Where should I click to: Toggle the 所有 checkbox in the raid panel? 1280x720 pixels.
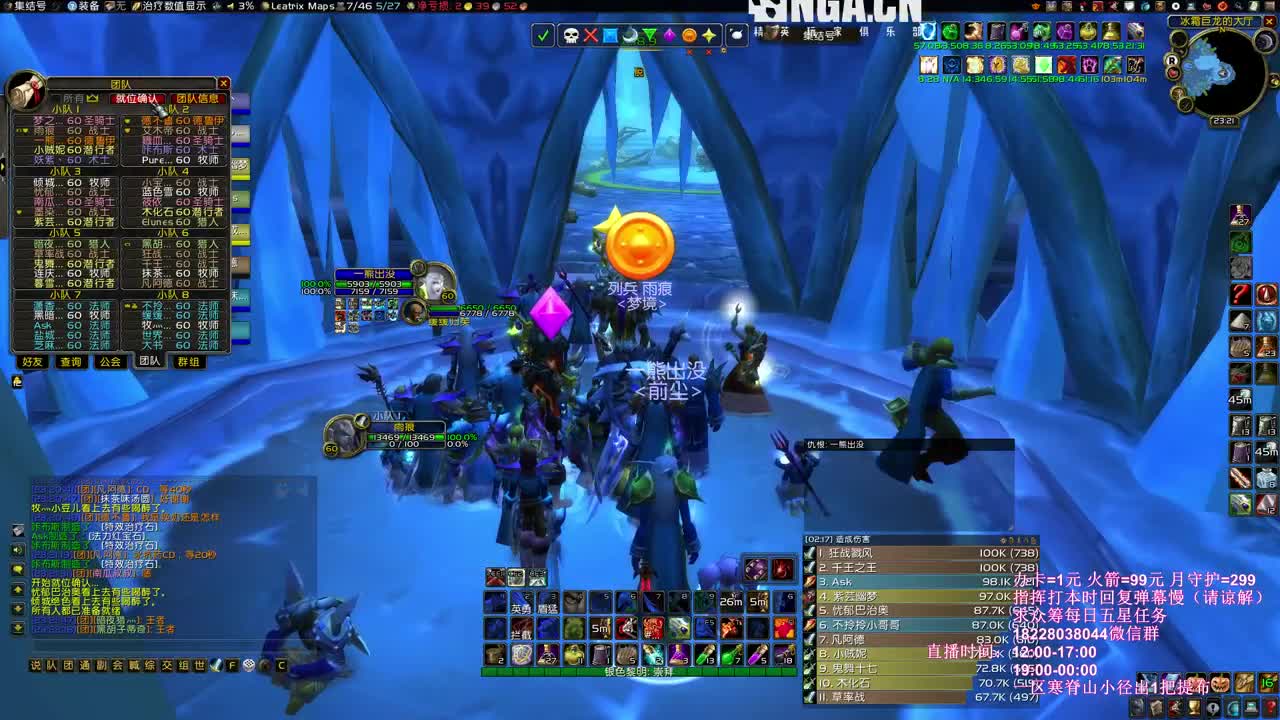(54, 98)
